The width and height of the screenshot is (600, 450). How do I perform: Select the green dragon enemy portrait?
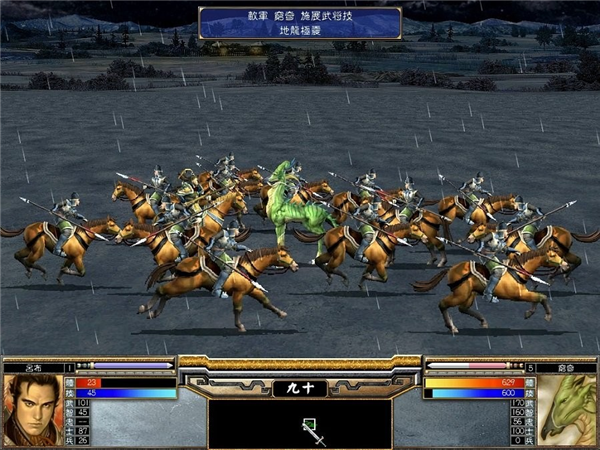tap(567, 410)
